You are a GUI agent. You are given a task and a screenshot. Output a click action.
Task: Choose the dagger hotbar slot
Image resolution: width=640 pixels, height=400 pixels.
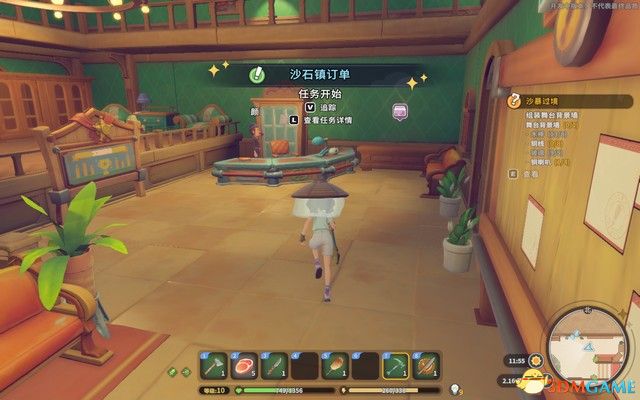click(x=275, y=366)
